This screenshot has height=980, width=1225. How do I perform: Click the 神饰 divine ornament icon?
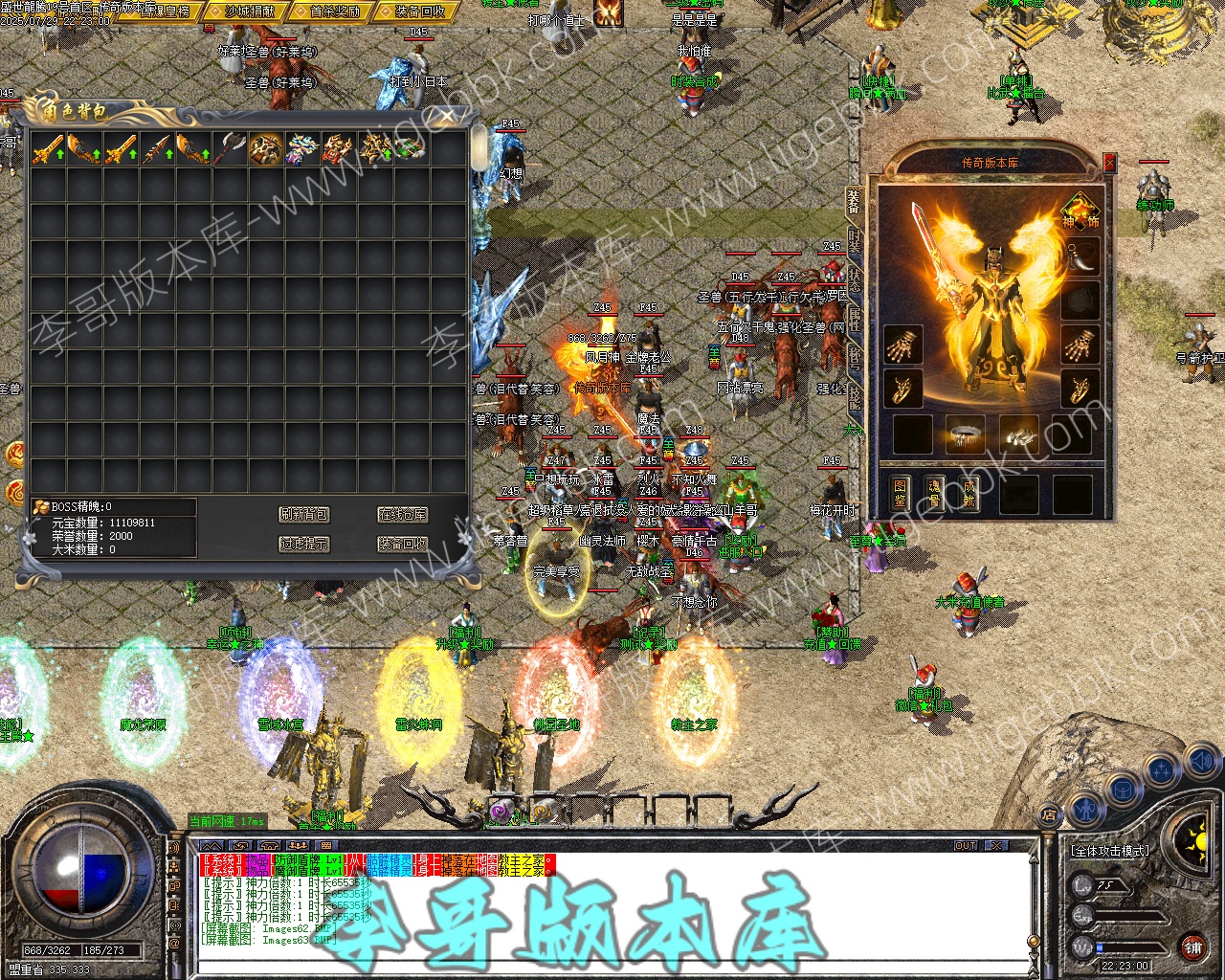tap(1080, 211)
